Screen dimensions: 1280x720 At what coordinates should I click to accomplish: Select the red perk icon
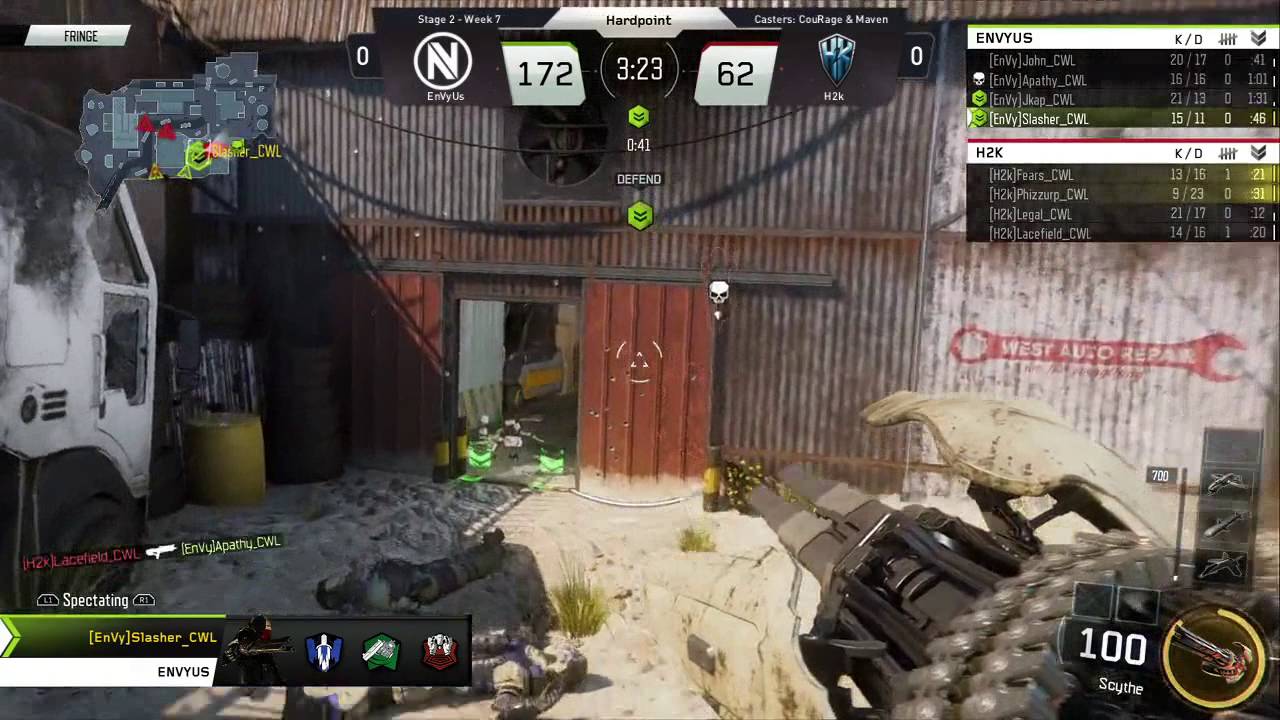439,652
